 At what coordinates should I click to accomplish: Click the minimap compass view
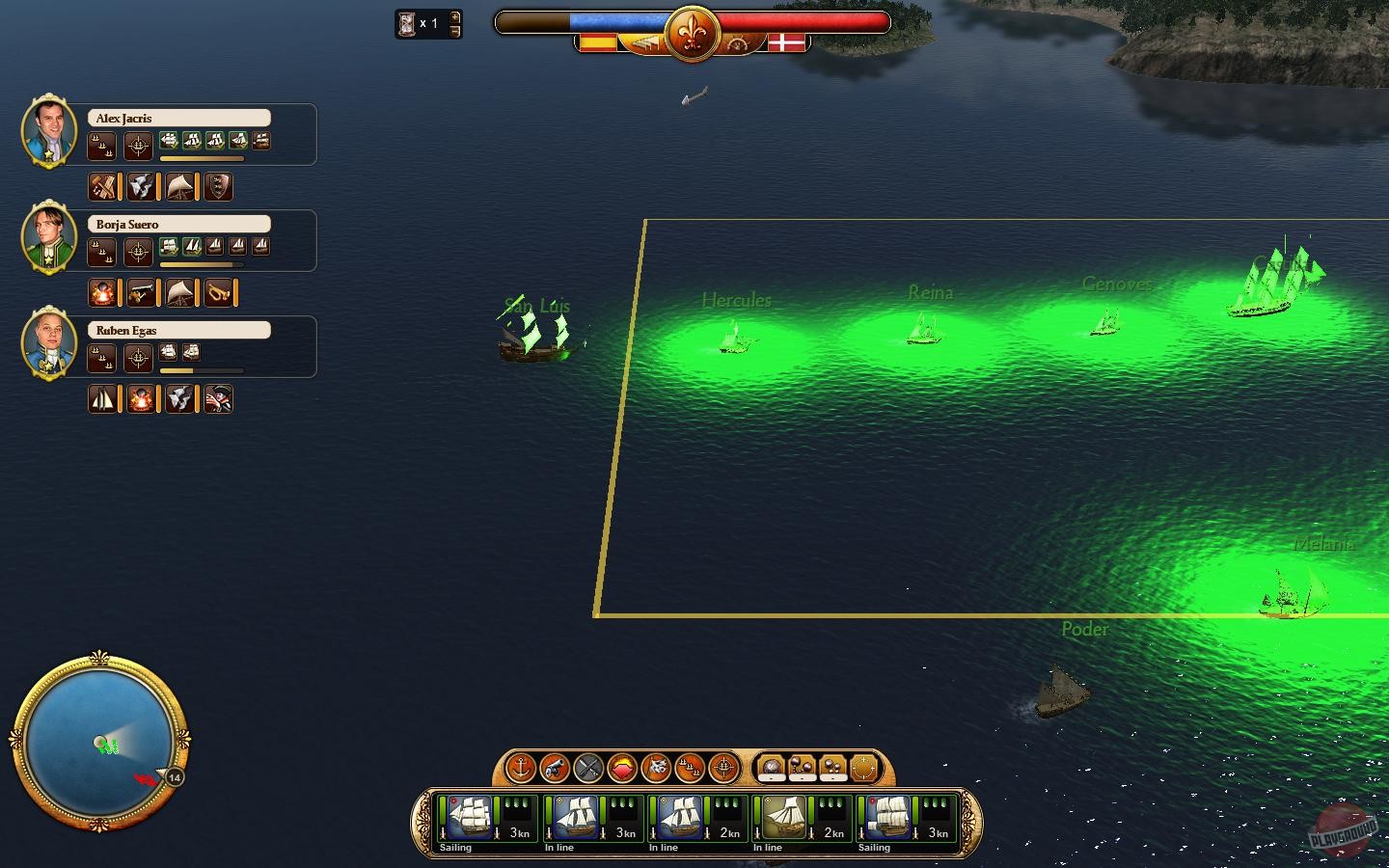tap(99, 741)
